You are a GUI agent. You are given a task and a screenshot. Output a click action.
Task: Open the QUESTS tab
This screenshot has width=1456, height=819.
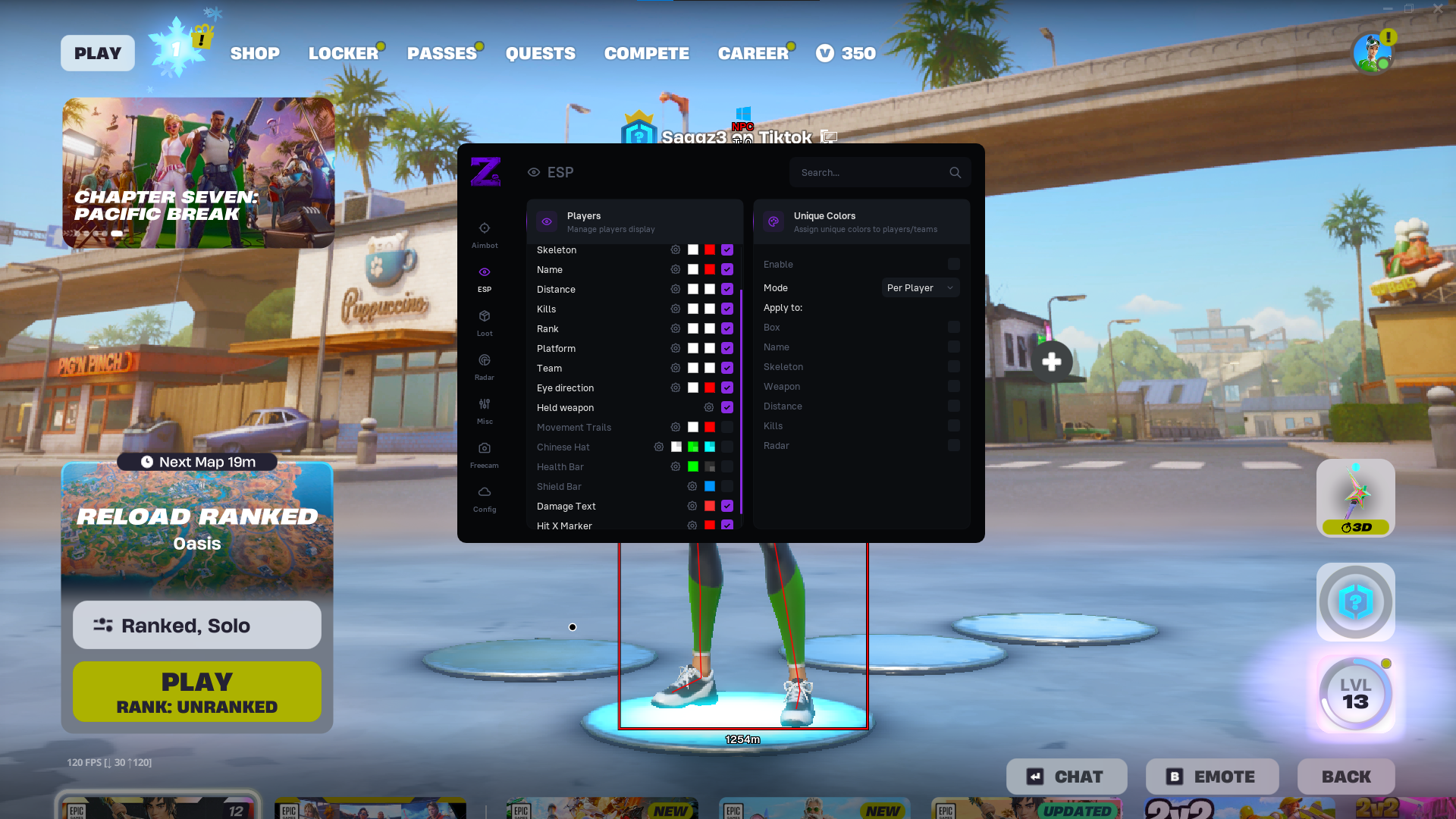click(x=540, y=53)
